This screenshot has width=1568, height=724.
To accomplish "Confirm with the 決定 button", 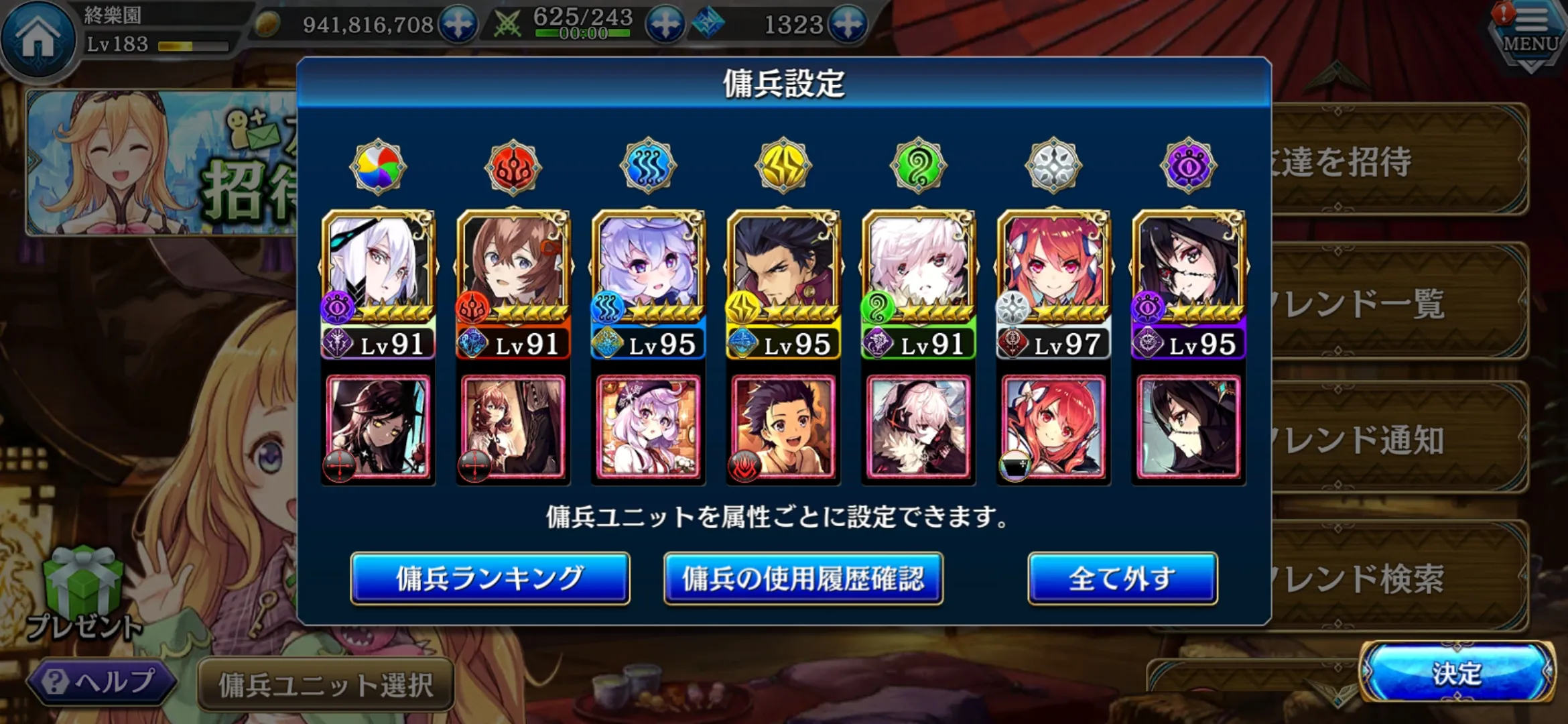I will (1457, 673).
